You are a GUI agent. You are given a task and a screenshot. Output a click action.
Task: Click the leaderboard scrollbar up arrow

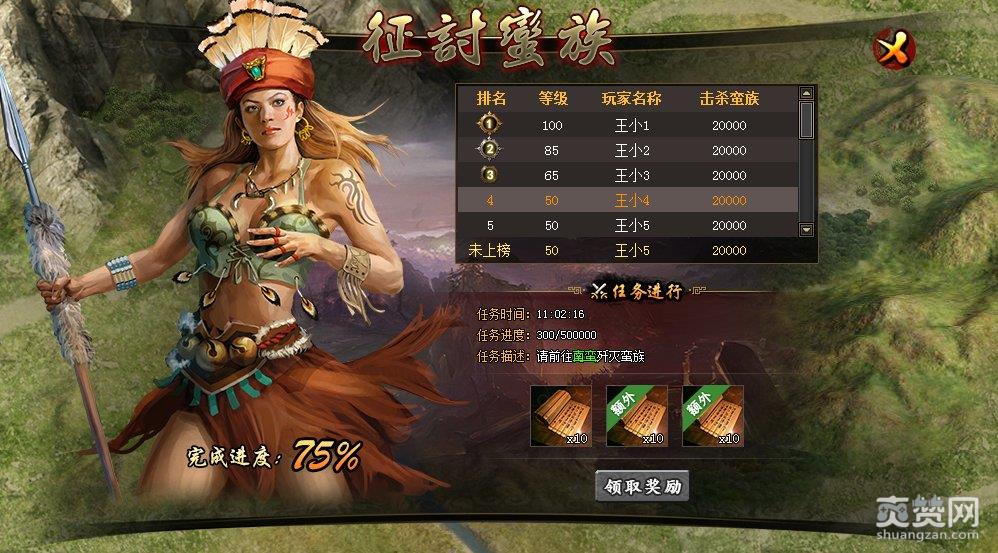coord(806,94)
